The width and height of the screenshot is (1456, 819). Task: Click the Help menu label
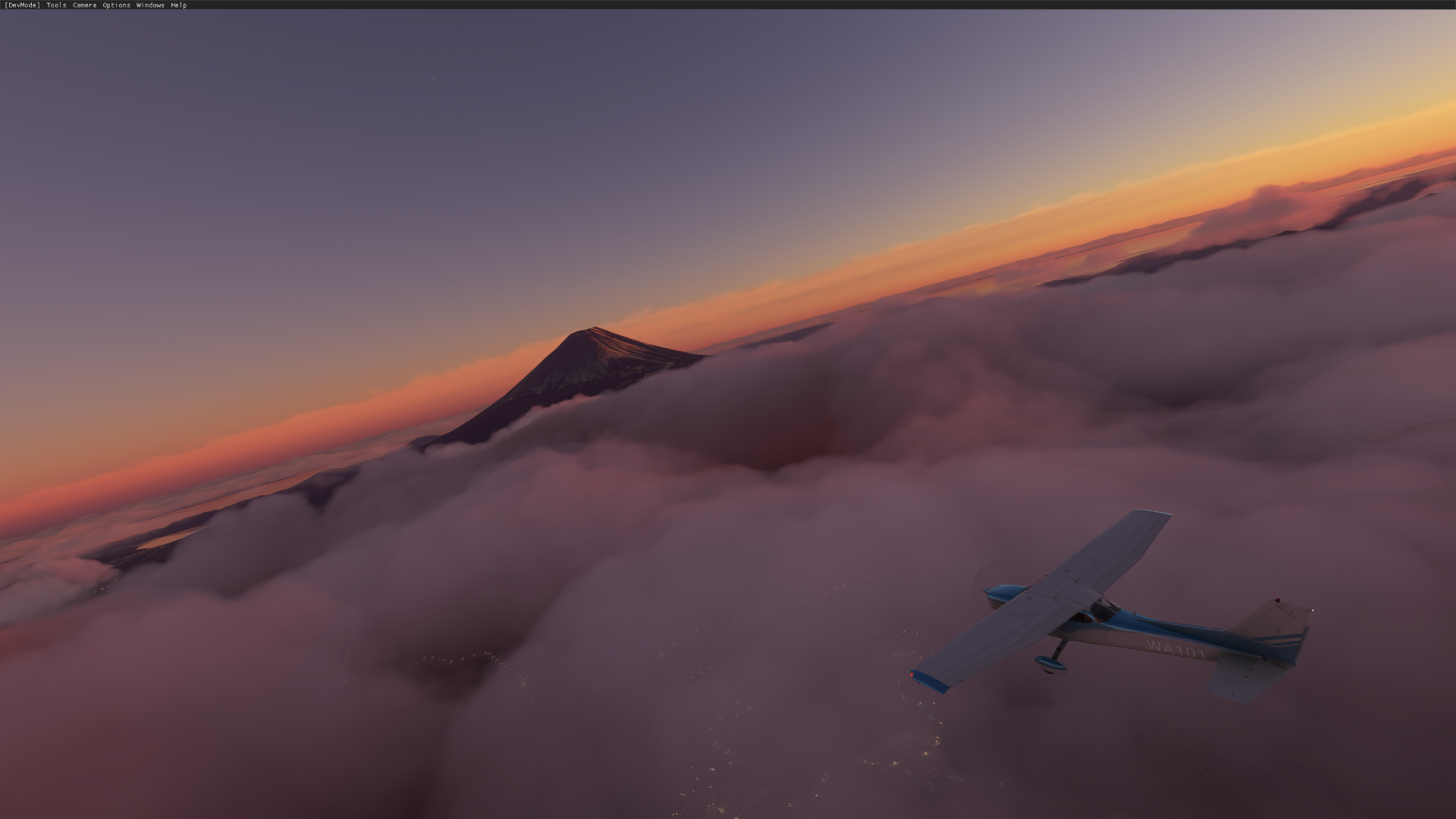click(177, 5)
